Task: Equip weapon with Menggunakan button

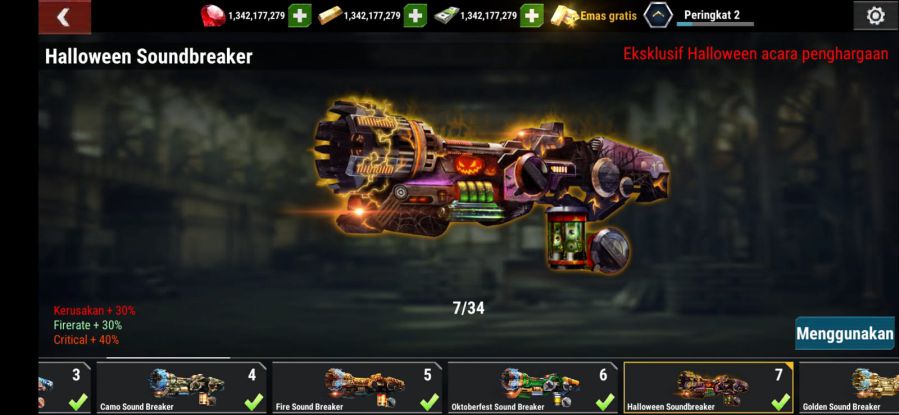Action: click(845, 333)
